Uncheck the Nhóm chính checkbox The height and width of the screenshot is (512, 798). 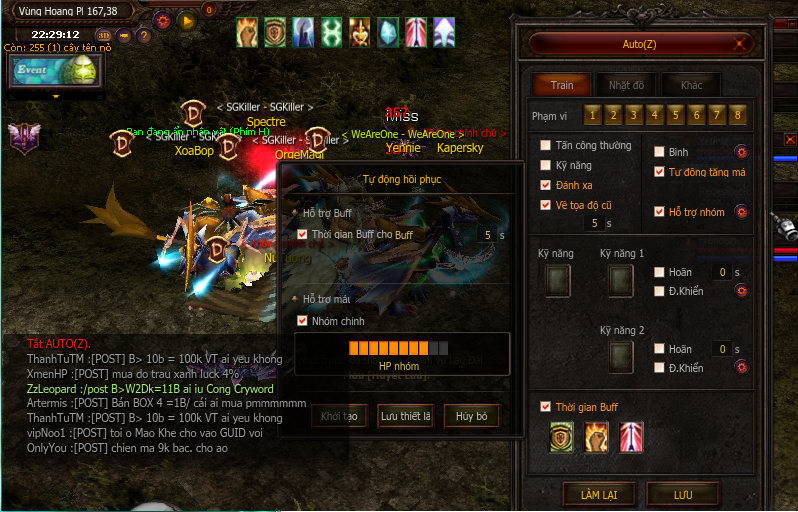tap(303, 321)
